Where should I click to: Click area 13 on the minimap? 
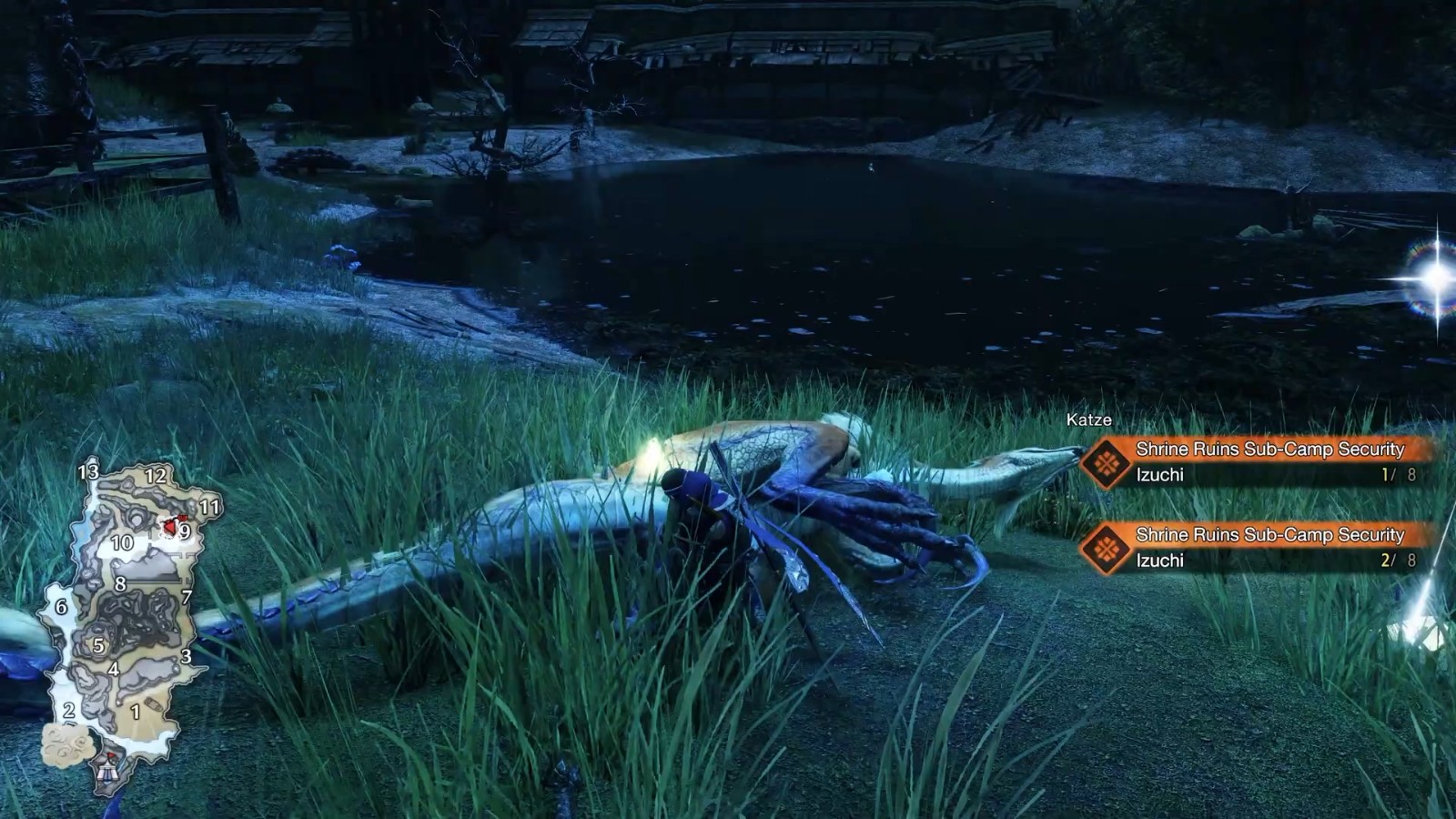point(87,471)
